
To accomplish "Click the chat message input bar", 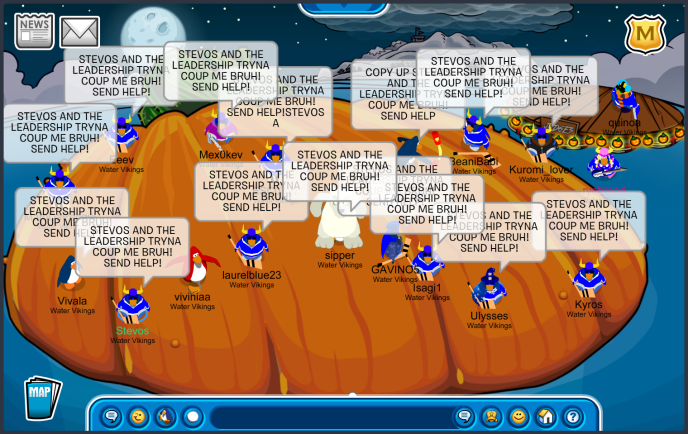I will click(x=328, y=416).
